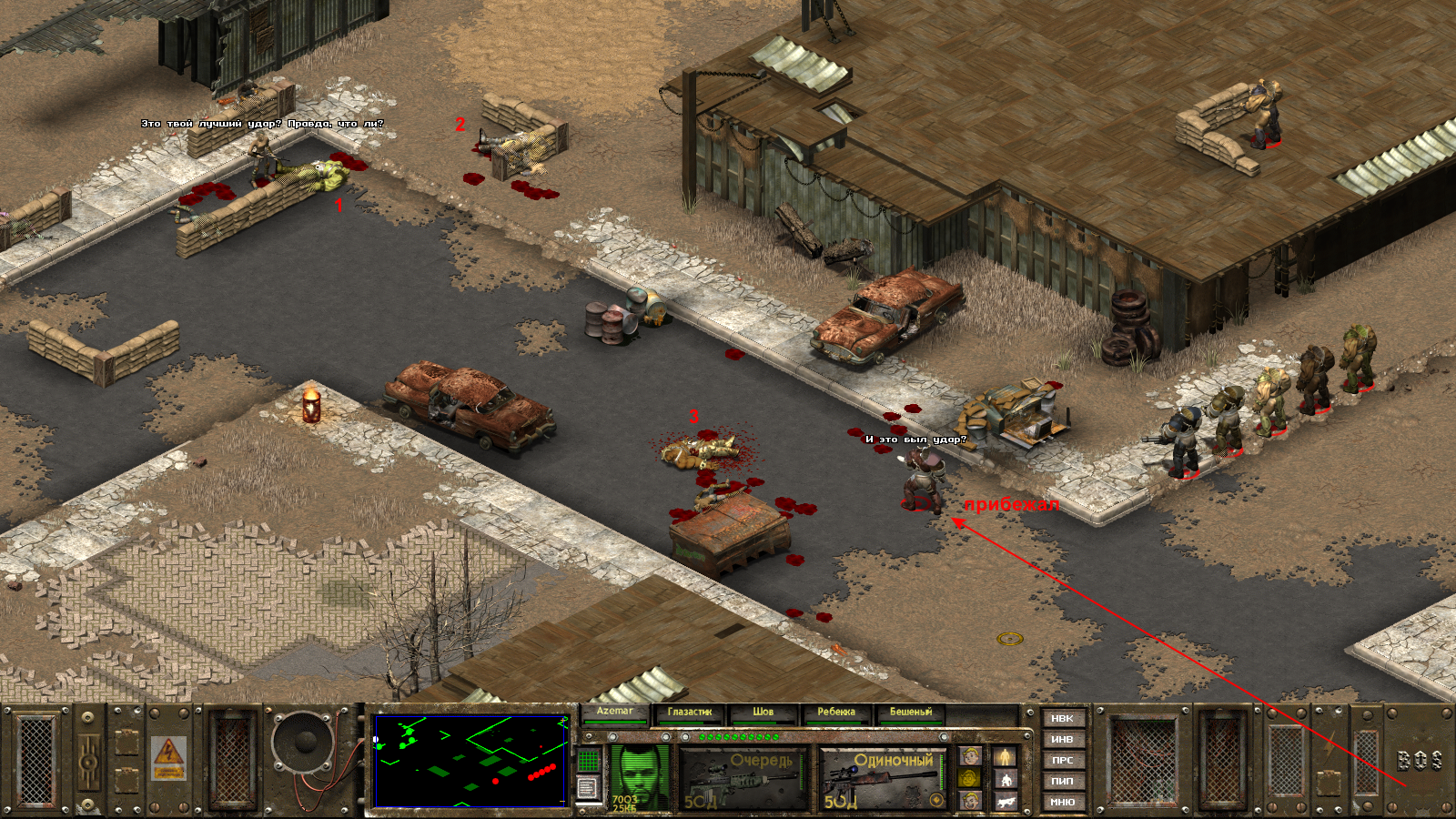
Task: Switch to squad member Шов
Action: click(763, 713)
